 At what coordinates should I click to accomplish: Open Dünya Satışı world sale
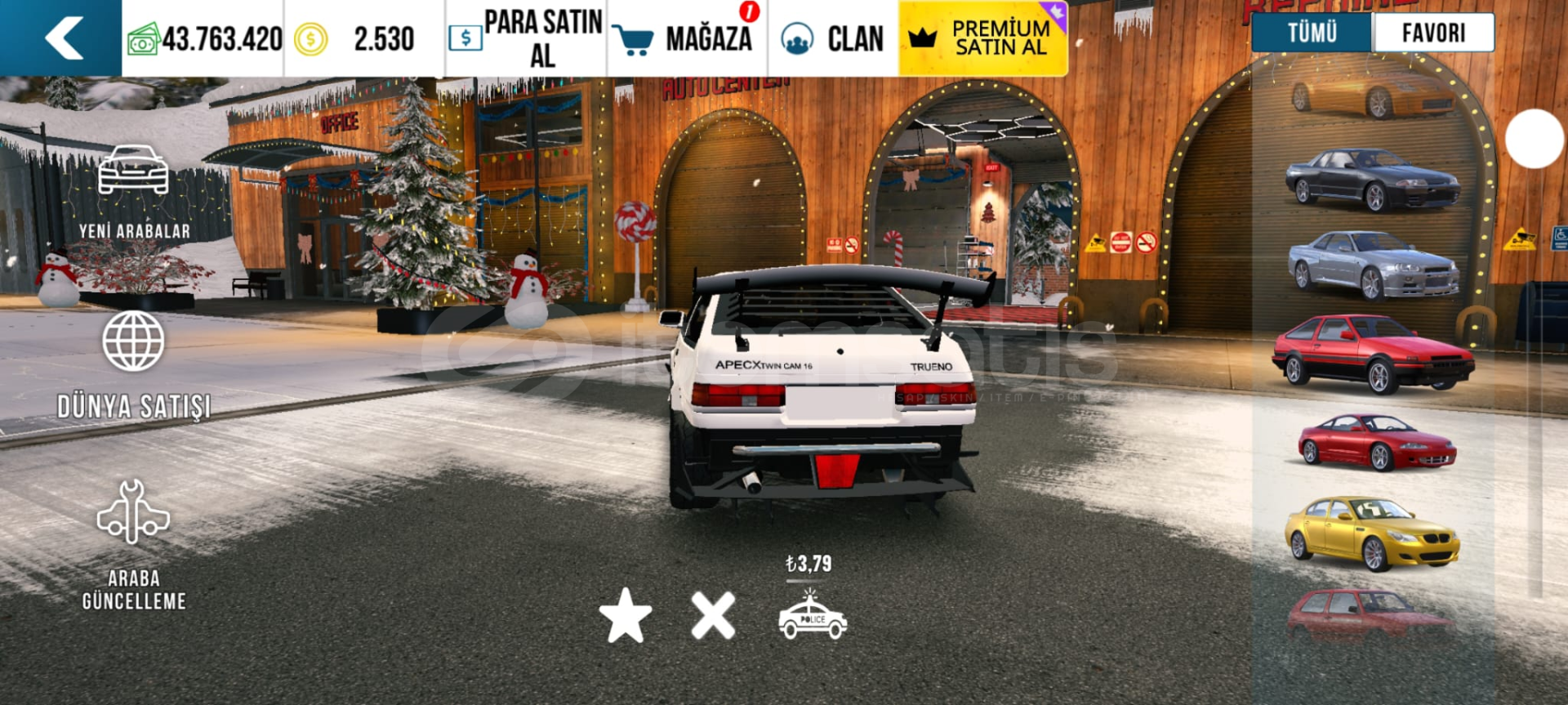pos(134,365)
